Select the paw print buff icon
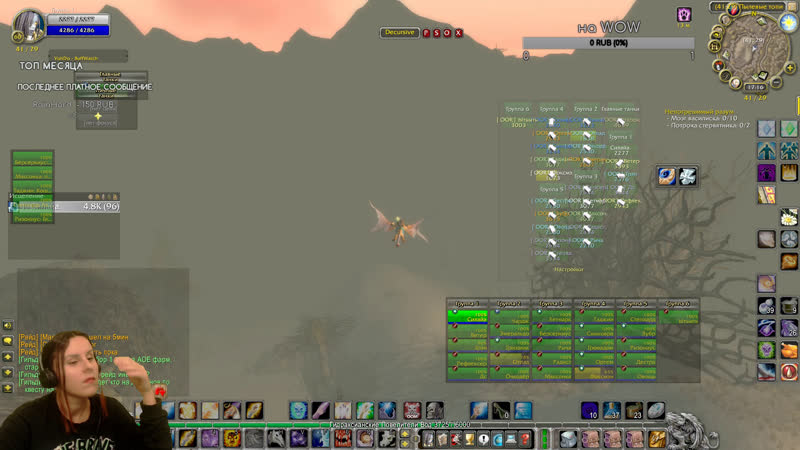 tap(684, 14)
